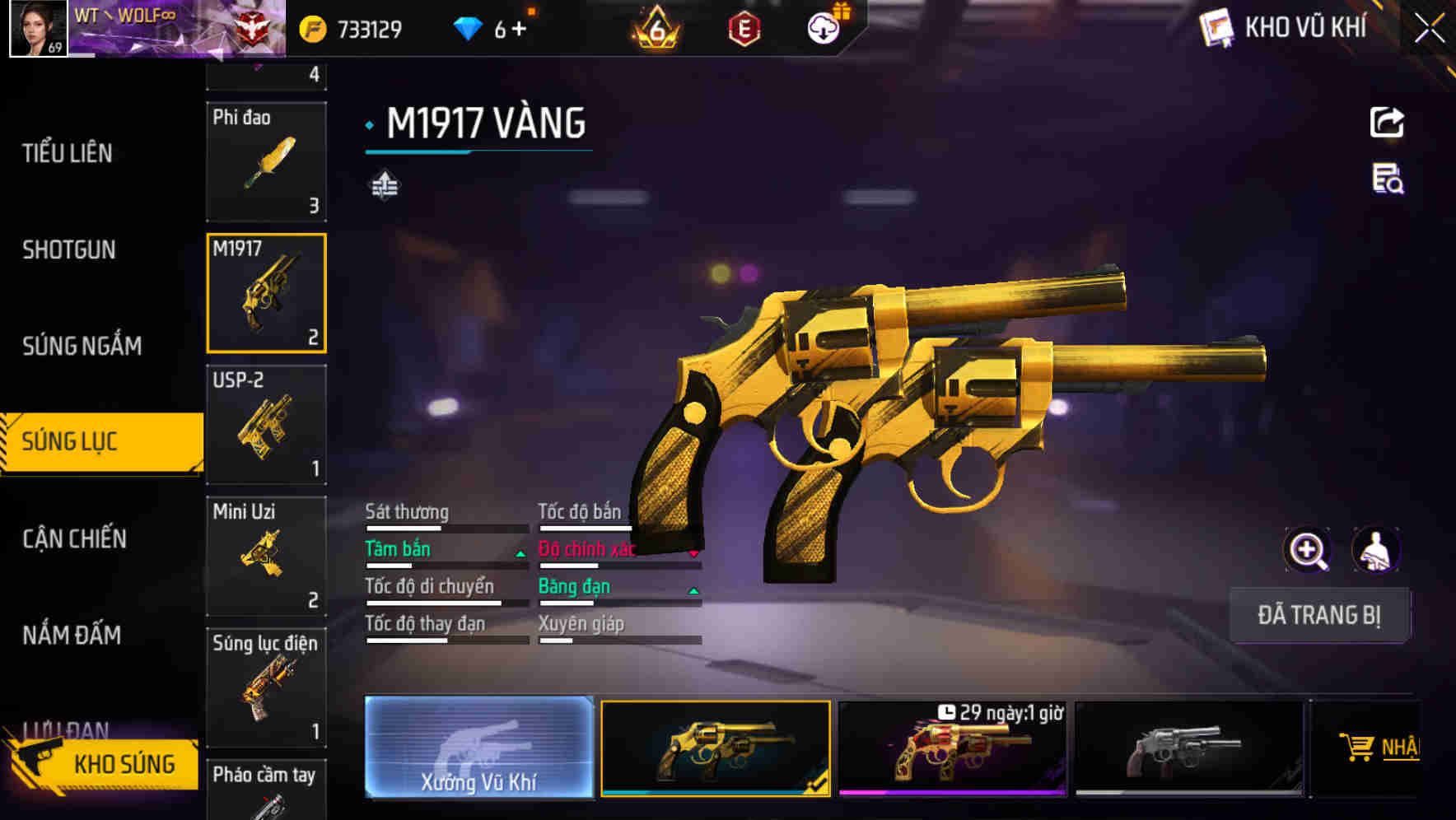
Task: Select the USP-2 weapon slot
Action: tap(266, 424)
